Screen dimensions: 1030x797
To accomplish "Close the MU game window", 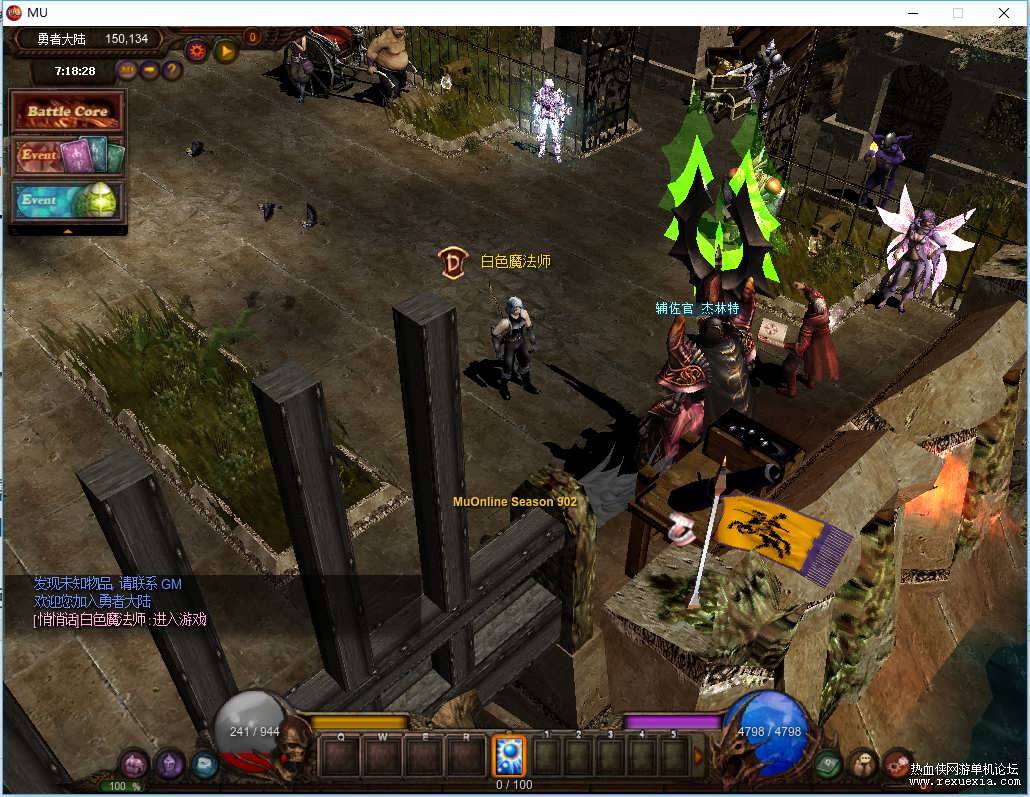I will point(1003,13).
